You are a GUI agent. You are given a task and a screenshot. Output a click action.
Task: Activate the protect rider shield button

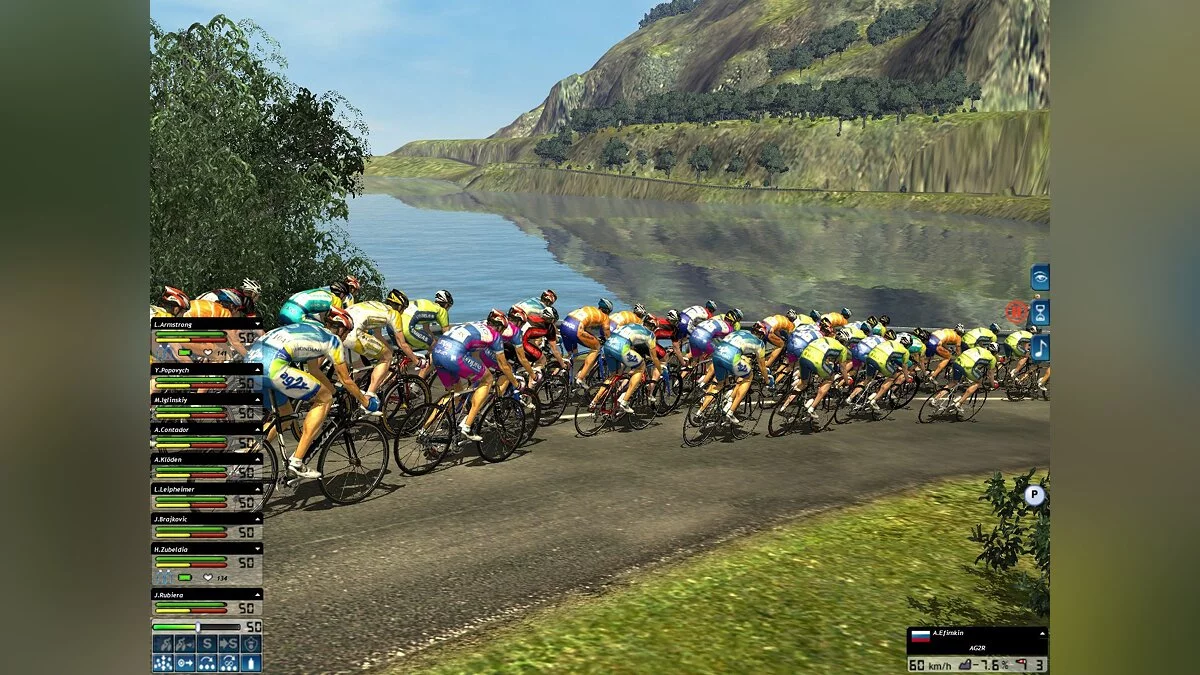[x=251, y=644]
